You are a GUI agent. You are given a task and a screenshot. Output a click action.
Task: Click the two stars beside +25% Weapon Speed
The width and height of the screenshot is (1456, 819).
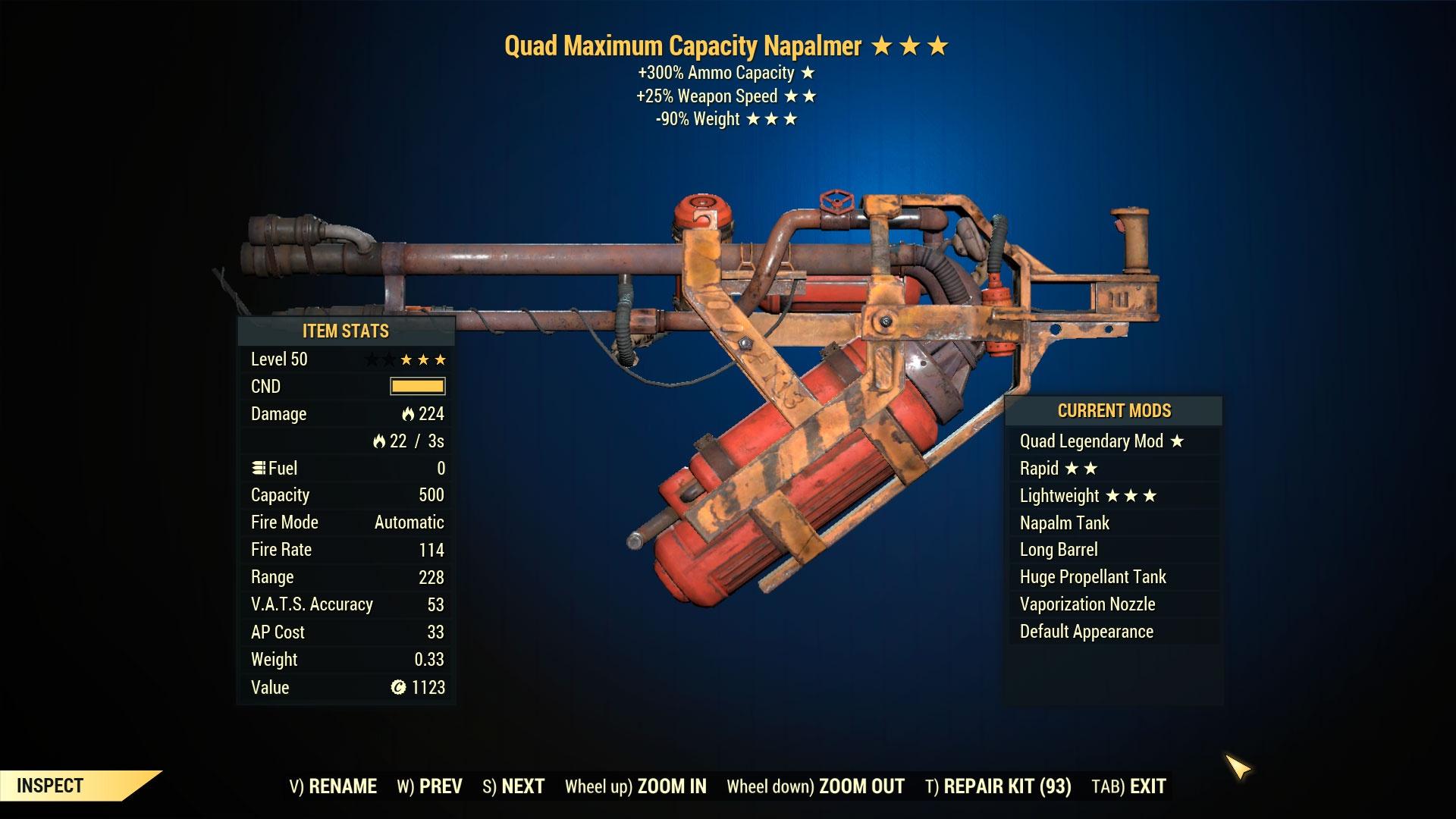(x=802, y=96)
